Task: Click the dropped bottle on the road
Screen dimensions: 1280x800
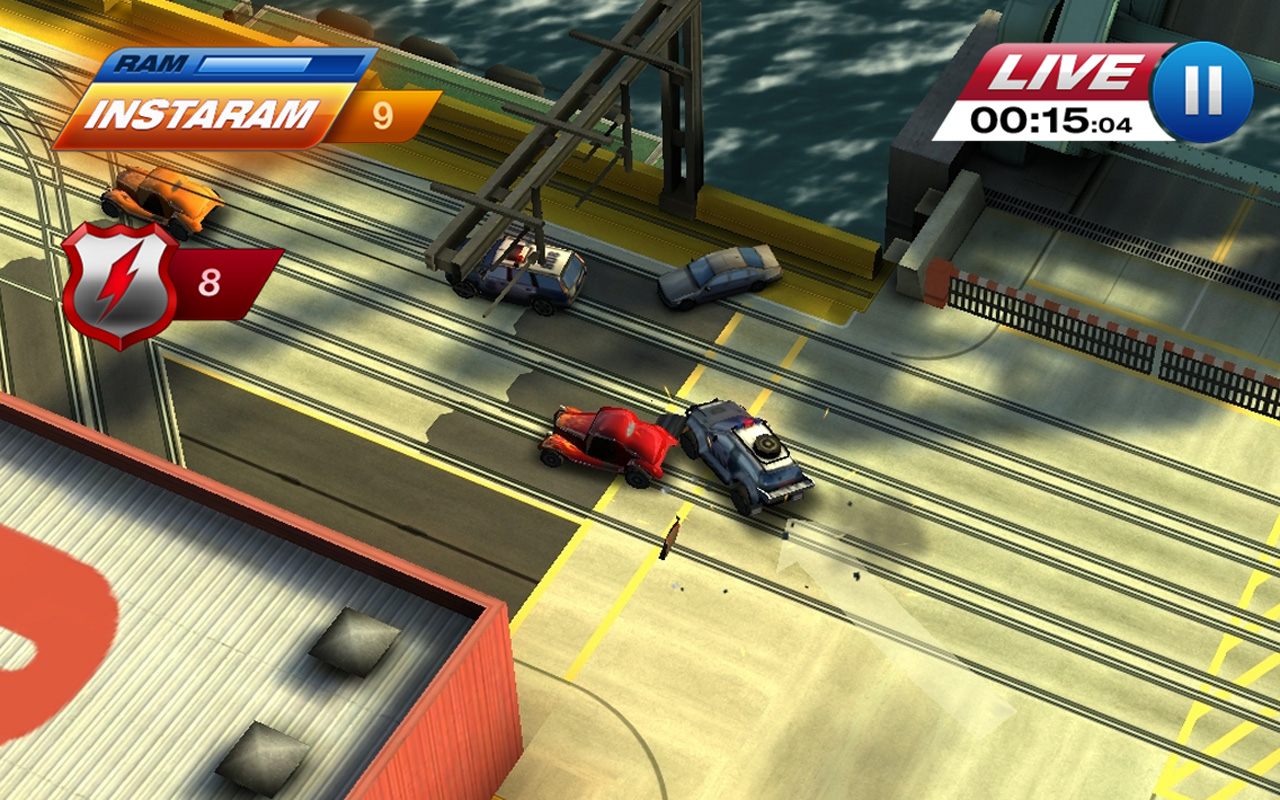Action: [671, 539]
